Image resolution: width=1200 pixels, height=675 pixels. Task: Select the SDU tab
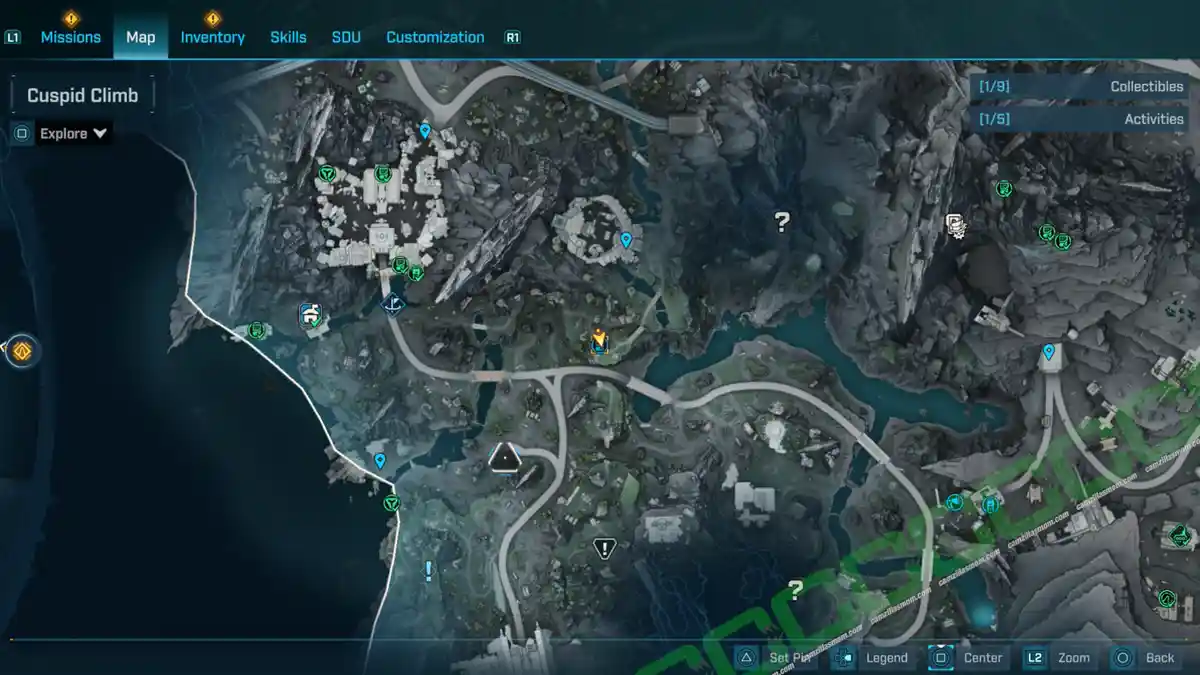click(346, 37)
